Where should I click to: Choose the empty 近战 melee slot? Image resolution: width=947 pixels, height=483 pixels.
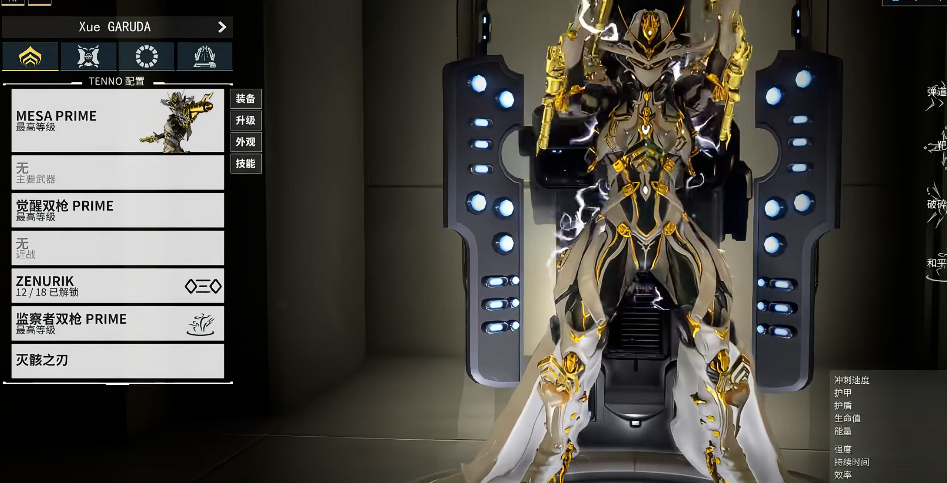click(x=117, y=248)
